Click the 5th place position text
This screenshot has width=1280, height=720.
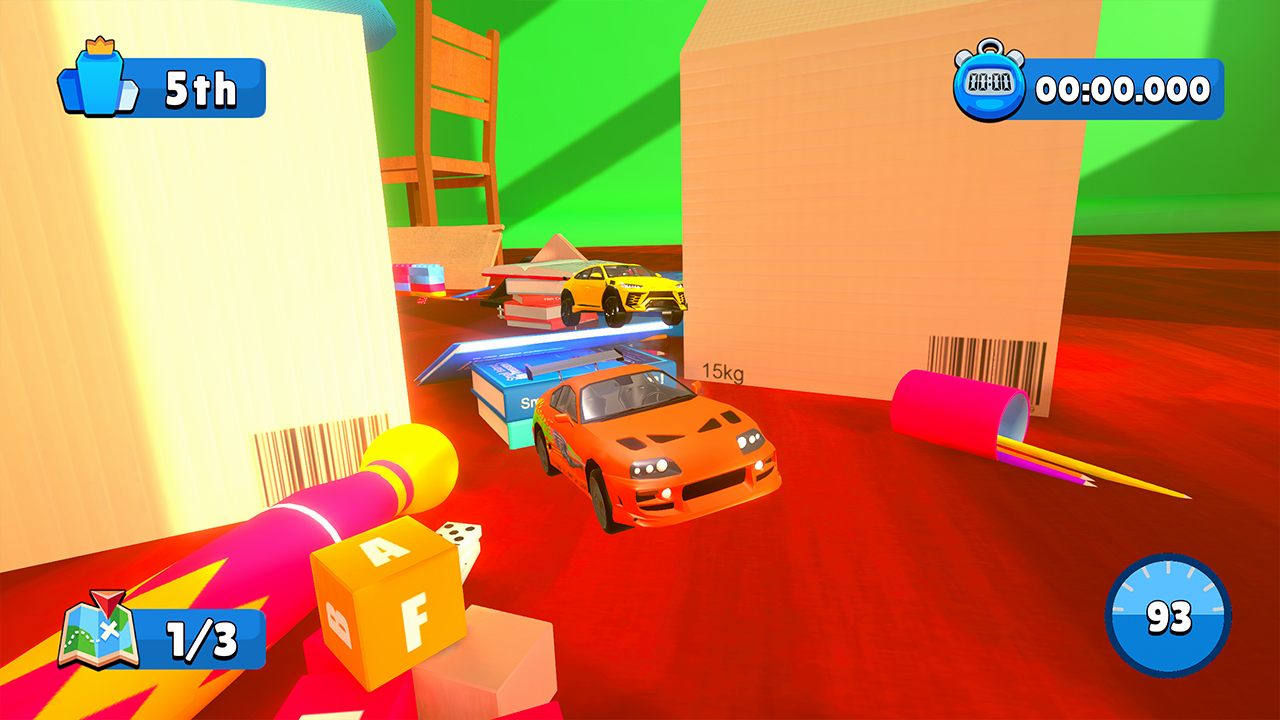point(202,89)
